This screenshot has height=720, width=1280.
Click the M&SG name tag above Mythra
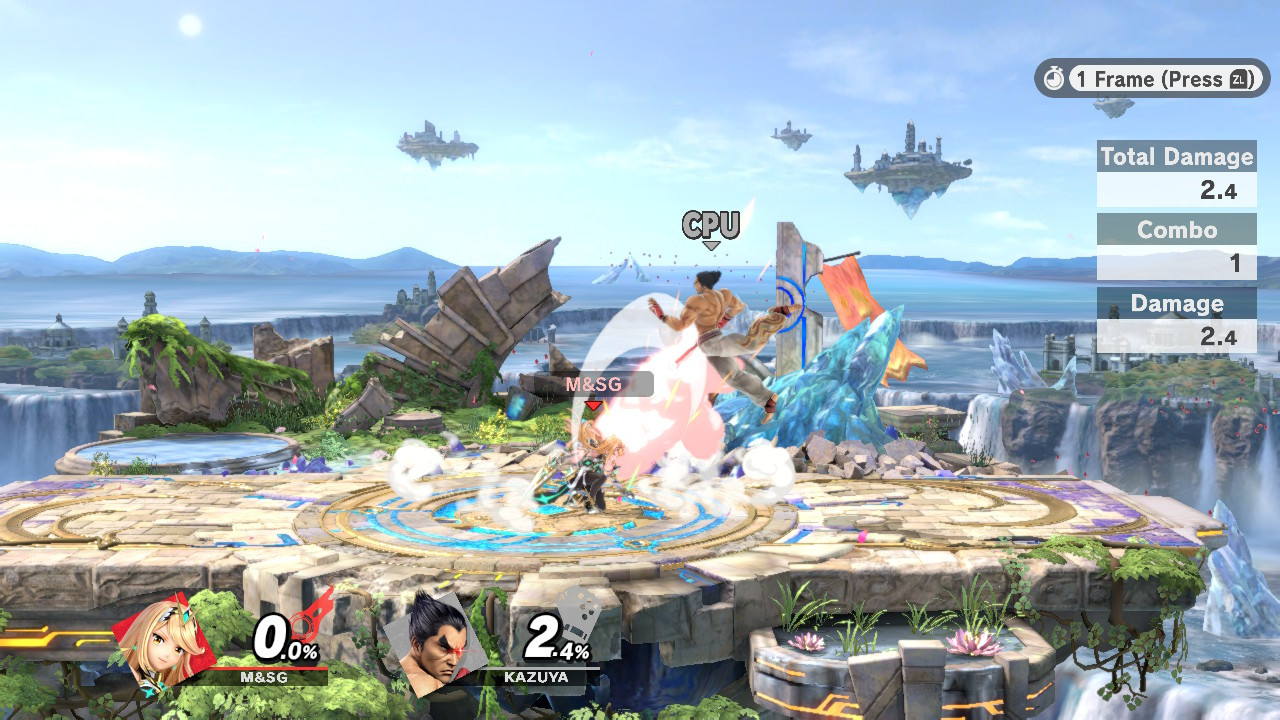pyautogui.click(x=593, y=383)
